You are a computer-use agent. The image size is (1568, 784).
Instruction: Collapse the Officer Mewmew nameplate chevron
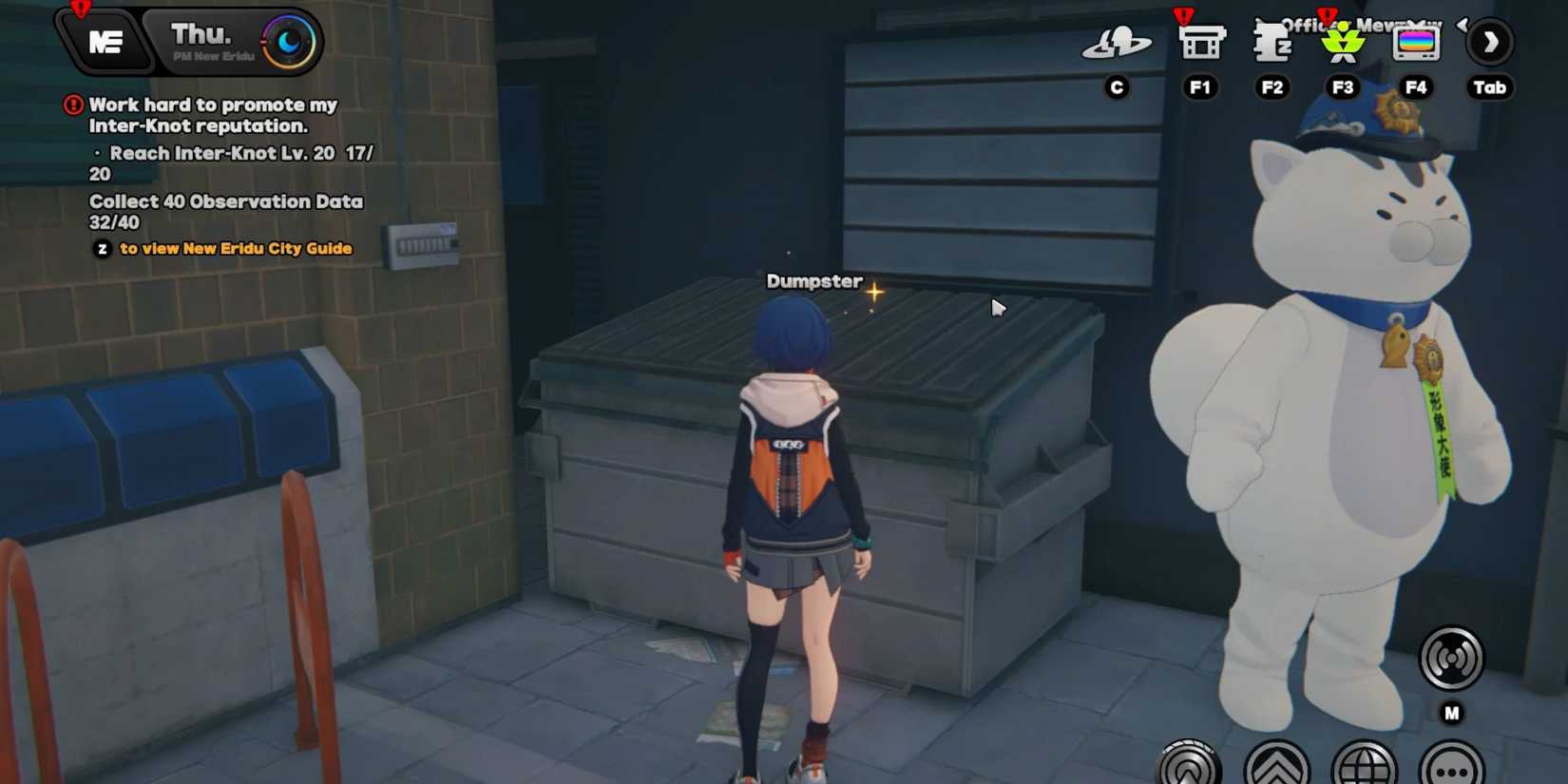pyautogui.click(x=1463, y=26)
